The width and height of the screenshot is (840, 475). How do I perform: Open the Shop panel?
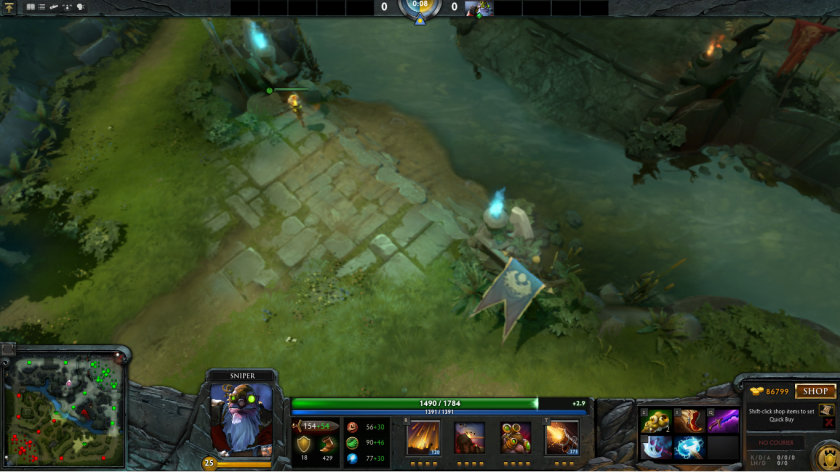[814, 392]
